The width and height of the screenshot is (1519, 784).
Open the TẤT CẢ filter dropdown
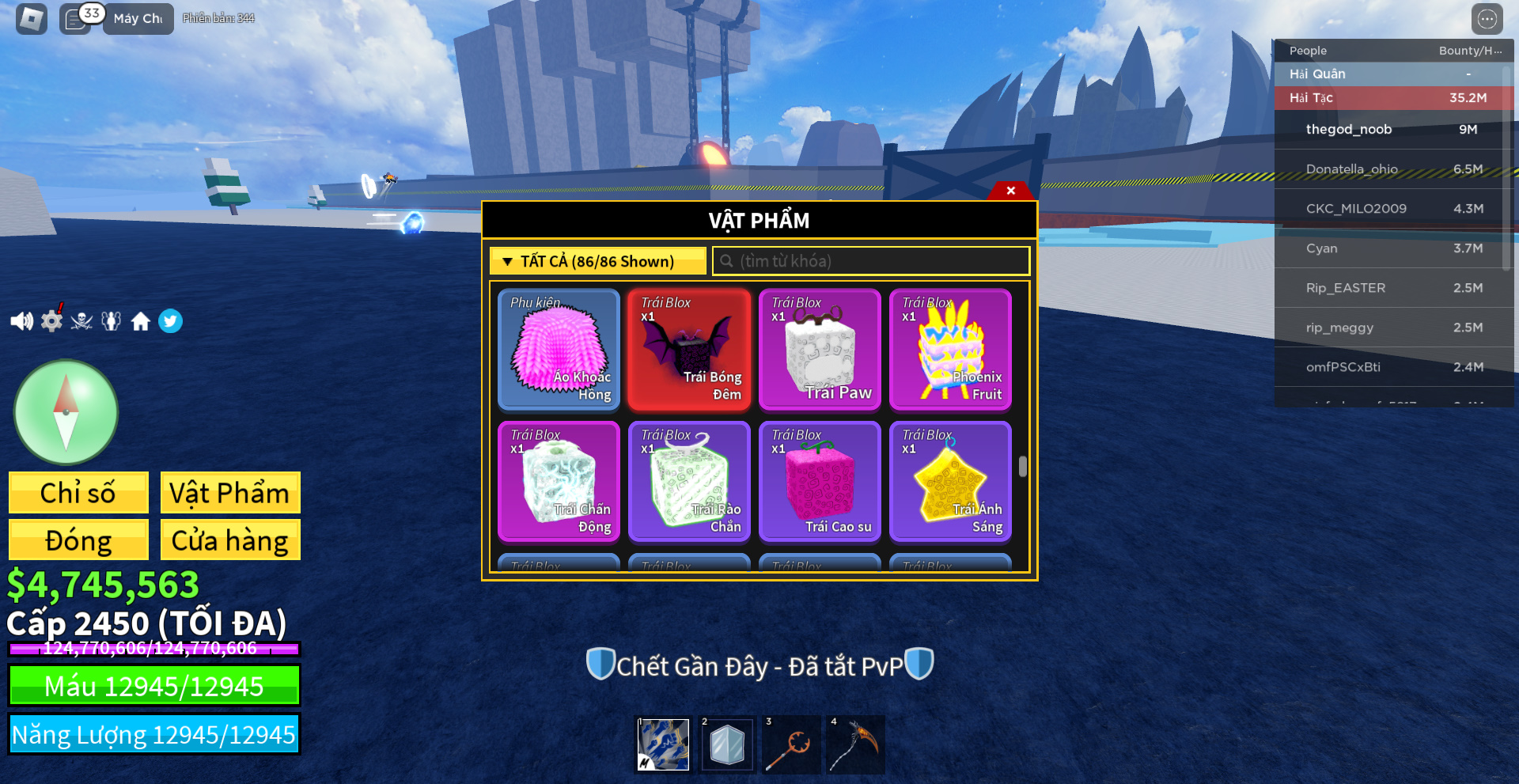pyautogui.click(x=597, y=261)
